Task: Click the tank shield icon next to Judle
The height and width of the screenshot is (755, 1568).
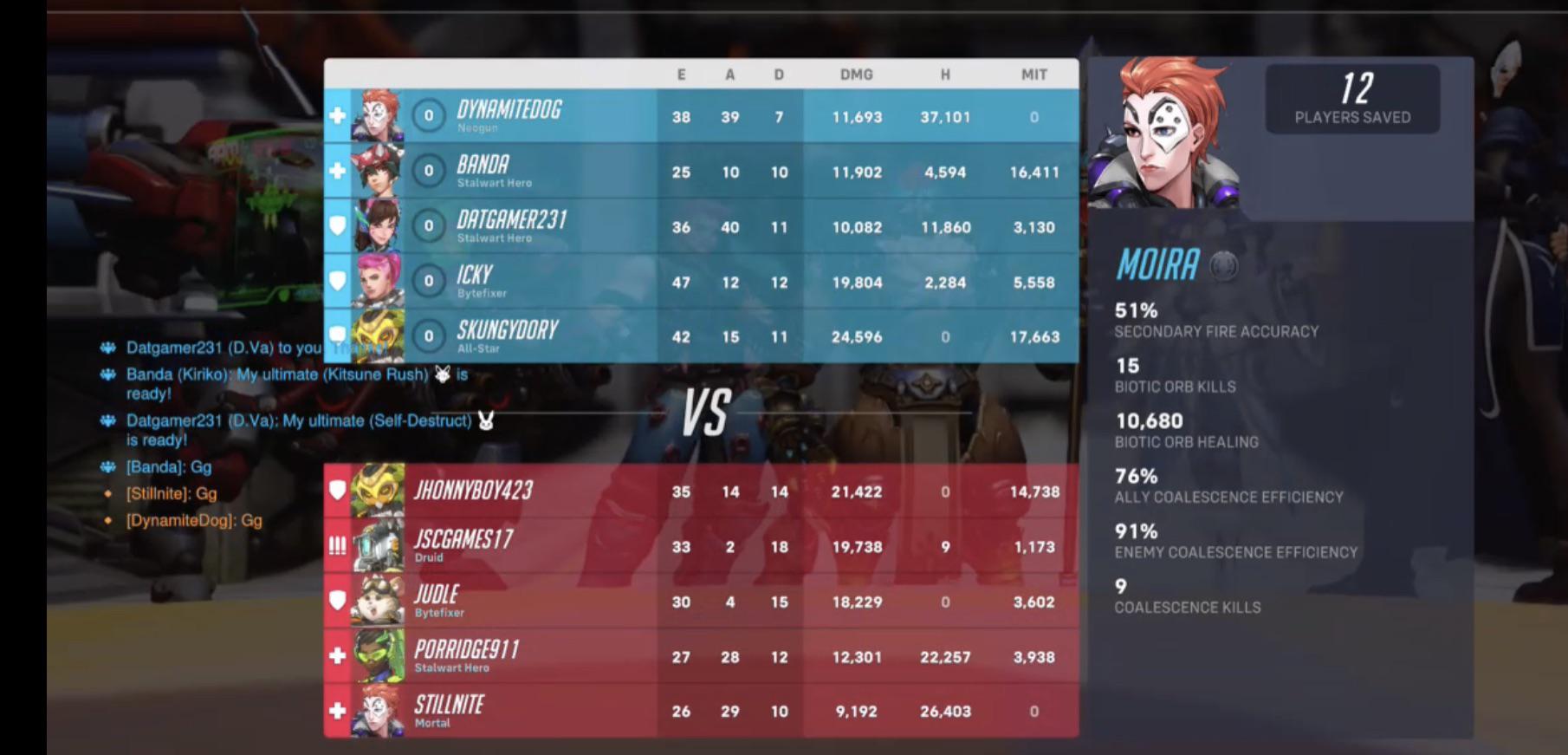Action: pyautogui.click(x=337, y=601)
